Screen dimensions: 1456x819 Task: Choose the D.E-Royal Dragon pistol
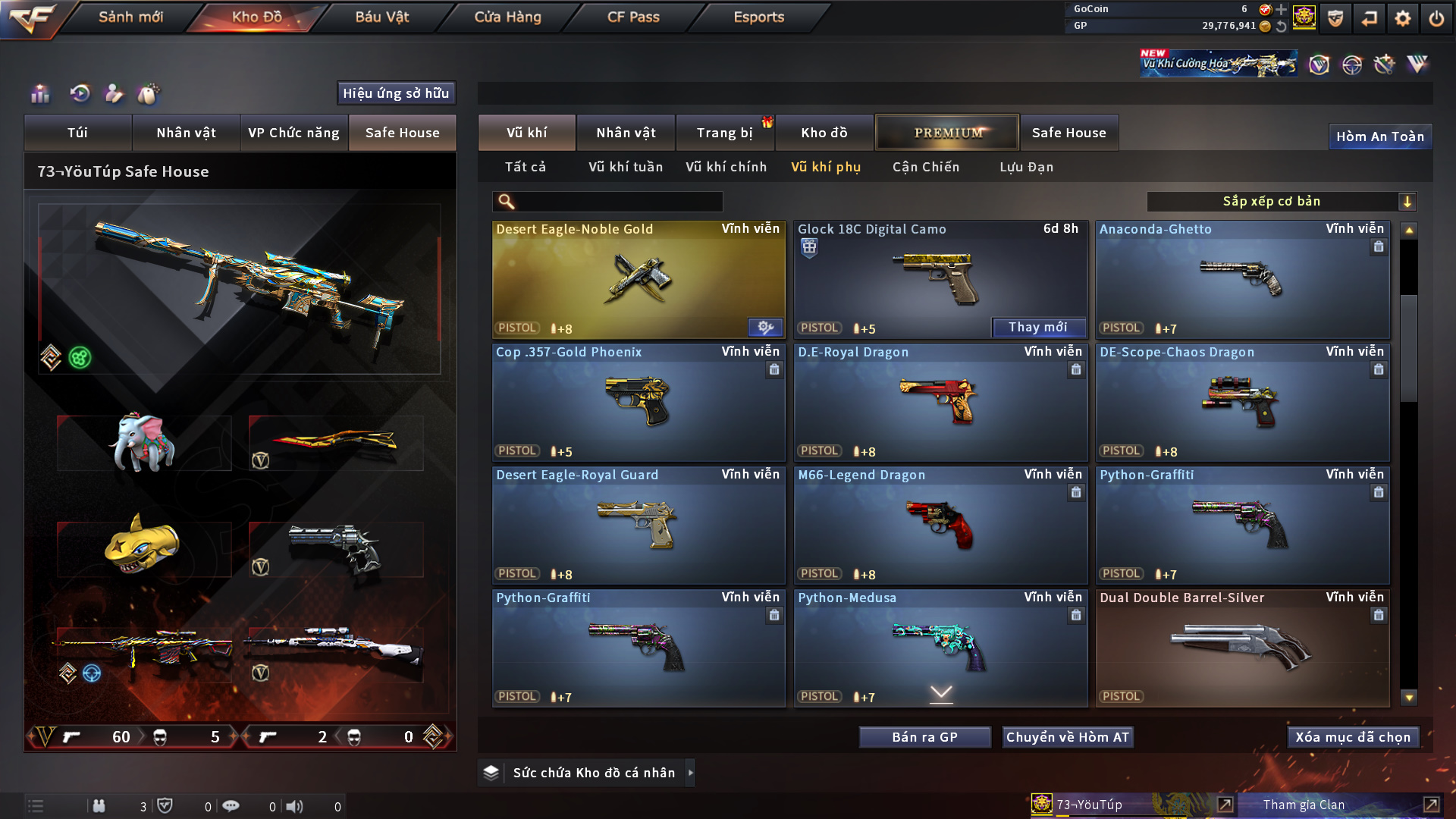(940, 402)
